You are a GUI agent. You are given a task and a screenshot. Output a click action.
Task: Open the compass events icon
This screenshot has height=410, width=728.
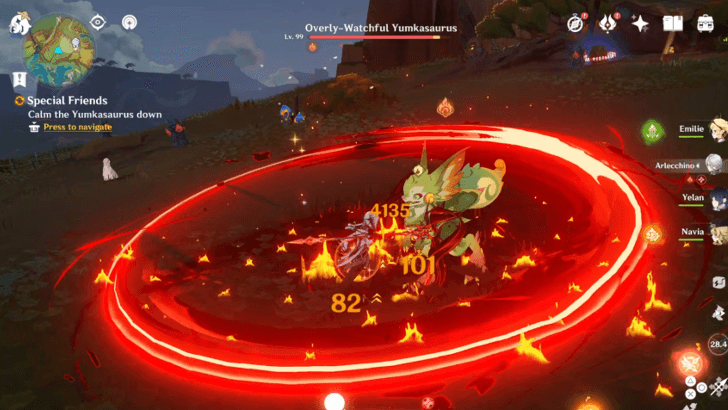click(x=575, y=23)
